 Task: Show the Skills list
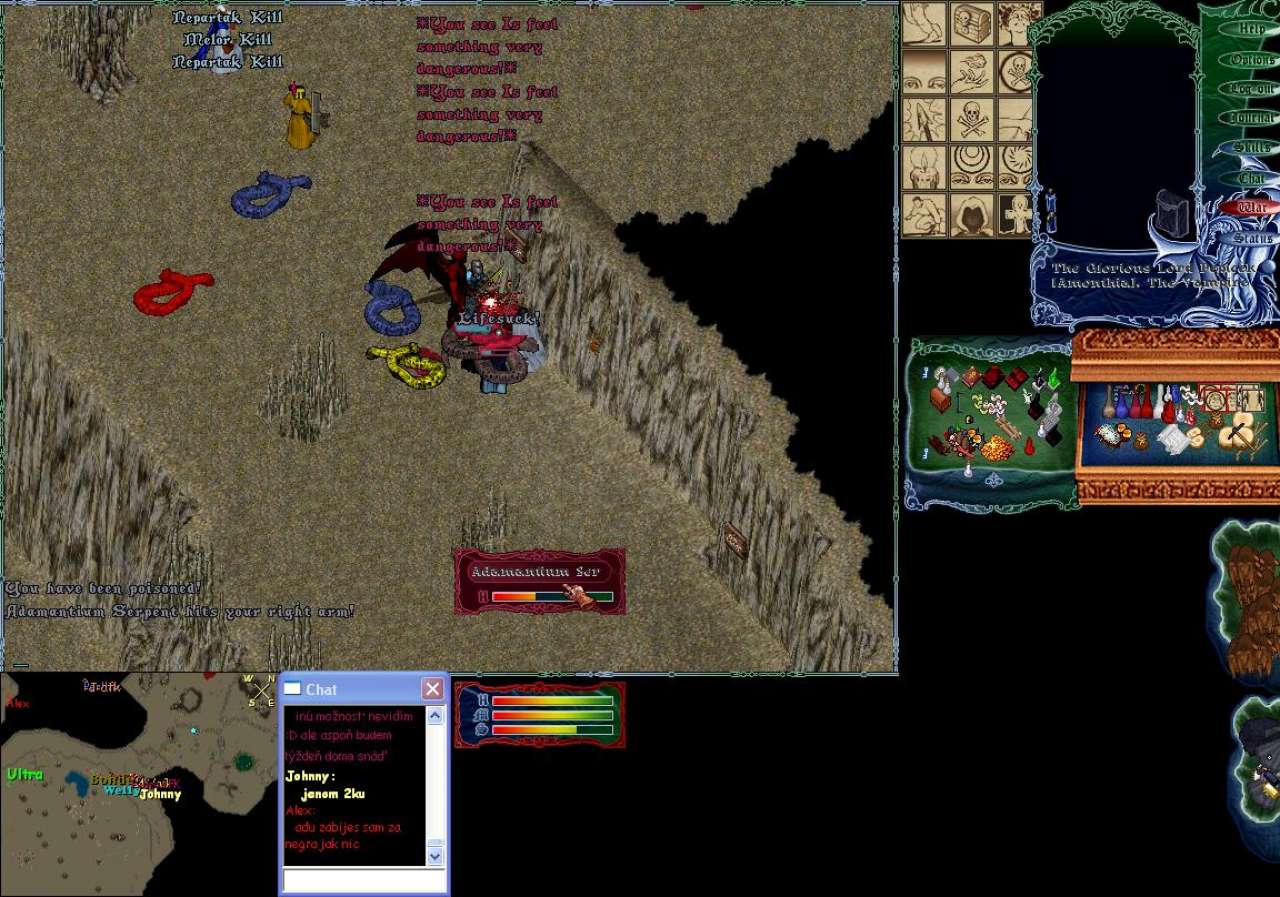tap(1251, 148)
